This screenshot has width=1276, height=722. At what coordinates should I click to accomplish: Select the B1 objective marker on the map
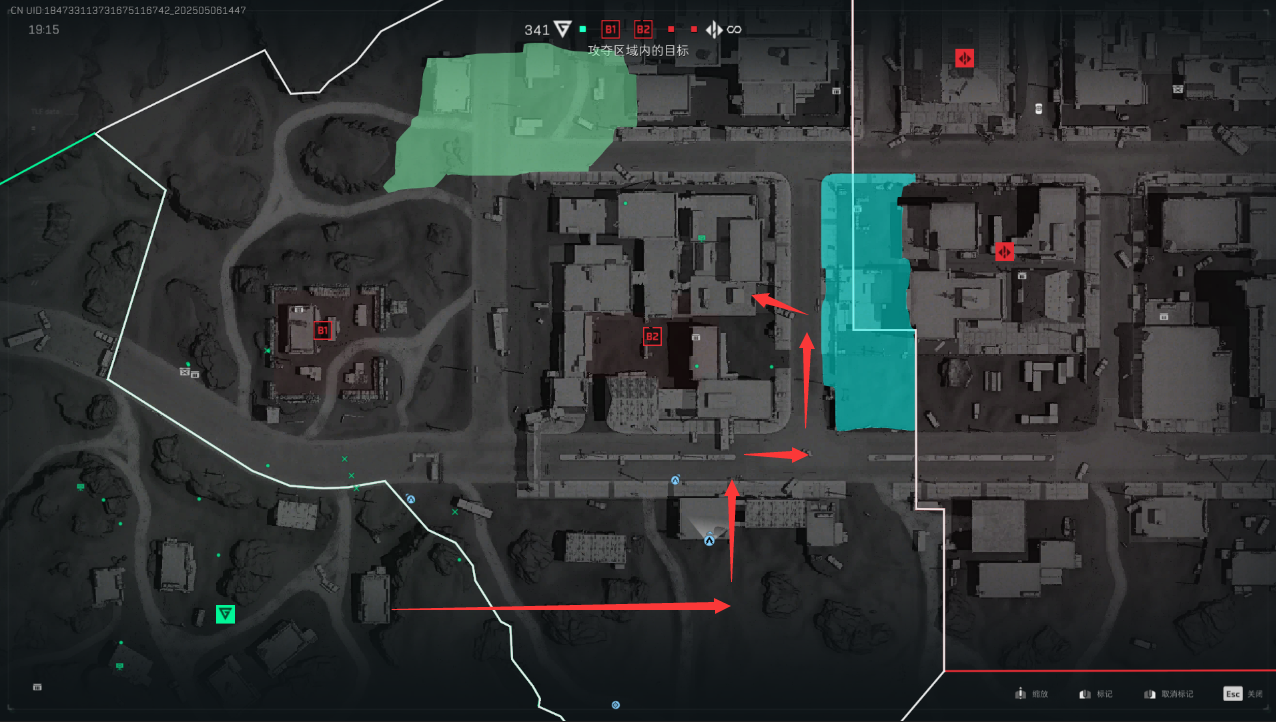click(322, 330)
